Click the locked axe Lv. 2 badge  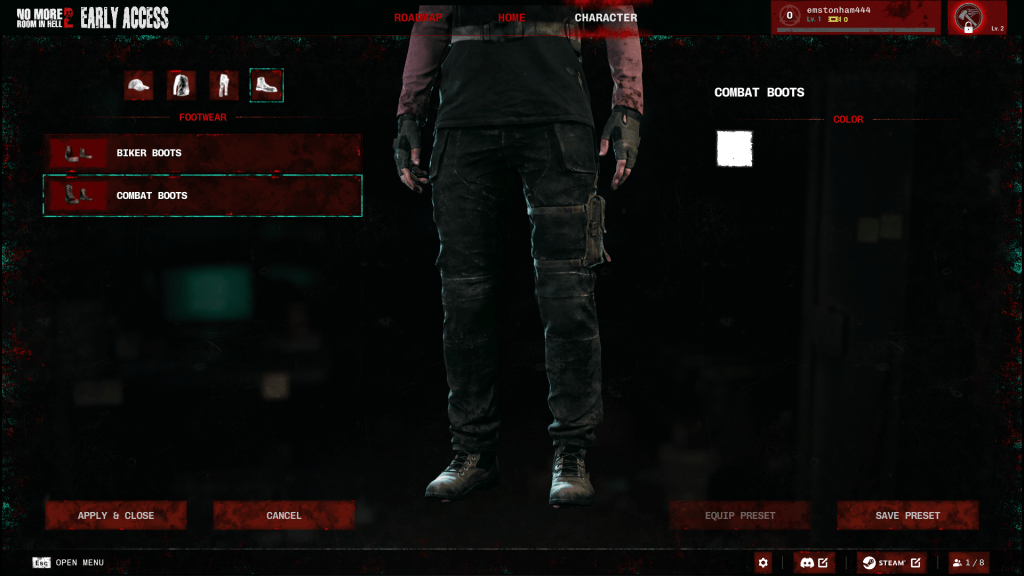coord(977,18)
